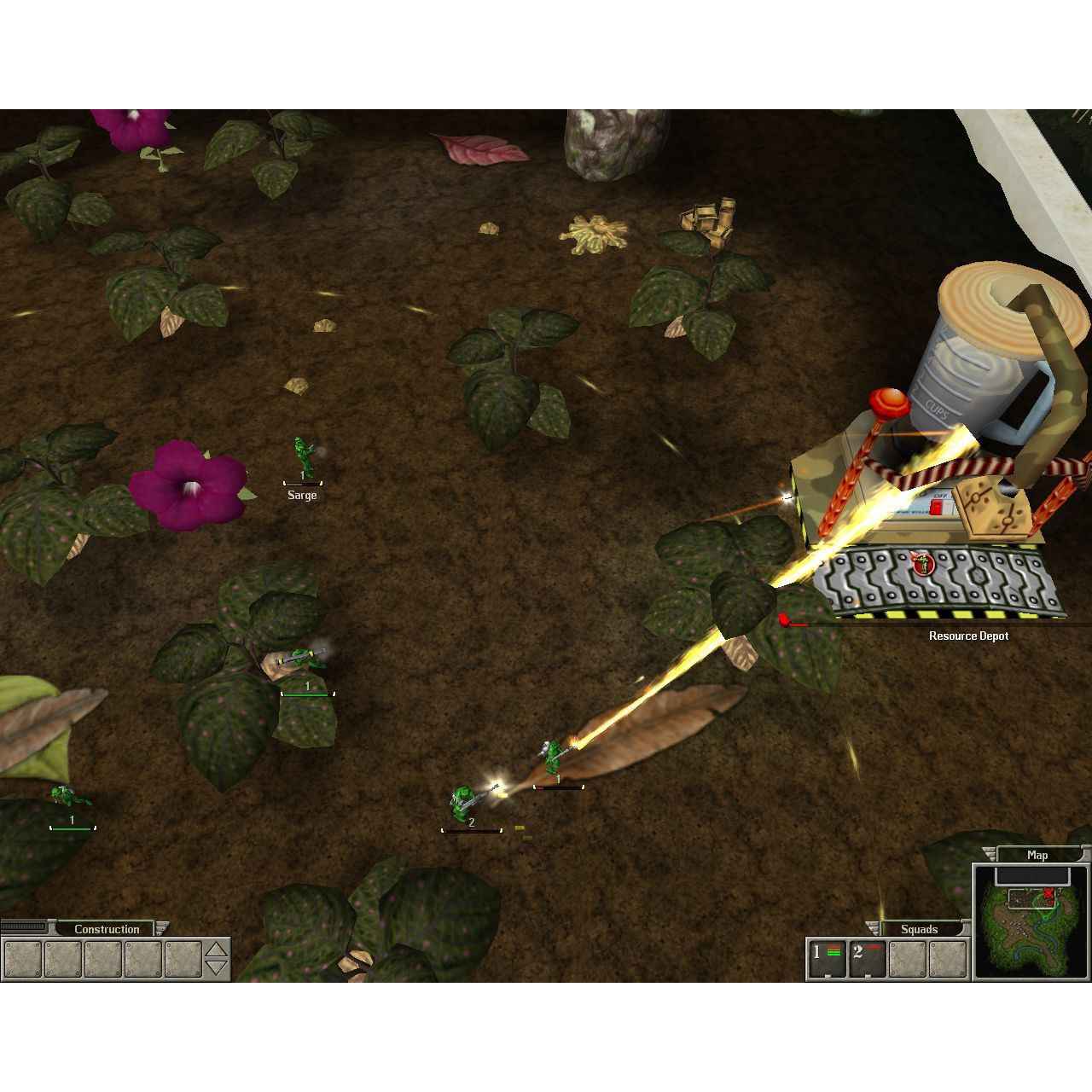Click the red X marker on the minimap
The image size is (1092, 1092).
(1048, 892)
